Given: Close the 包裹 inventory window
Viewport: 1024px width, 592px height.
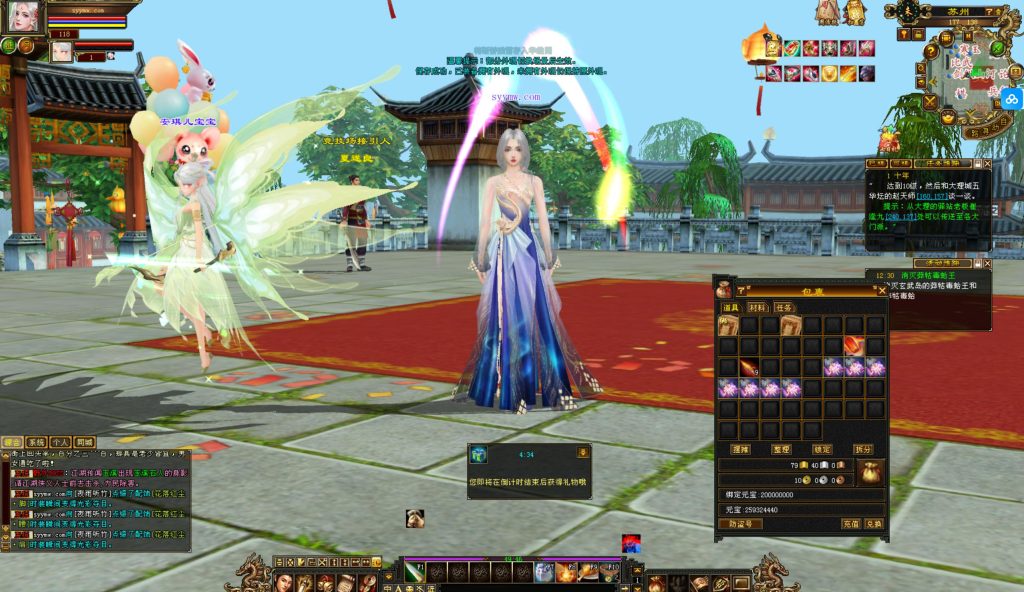Looking at the screenshot, I should 881,290.
